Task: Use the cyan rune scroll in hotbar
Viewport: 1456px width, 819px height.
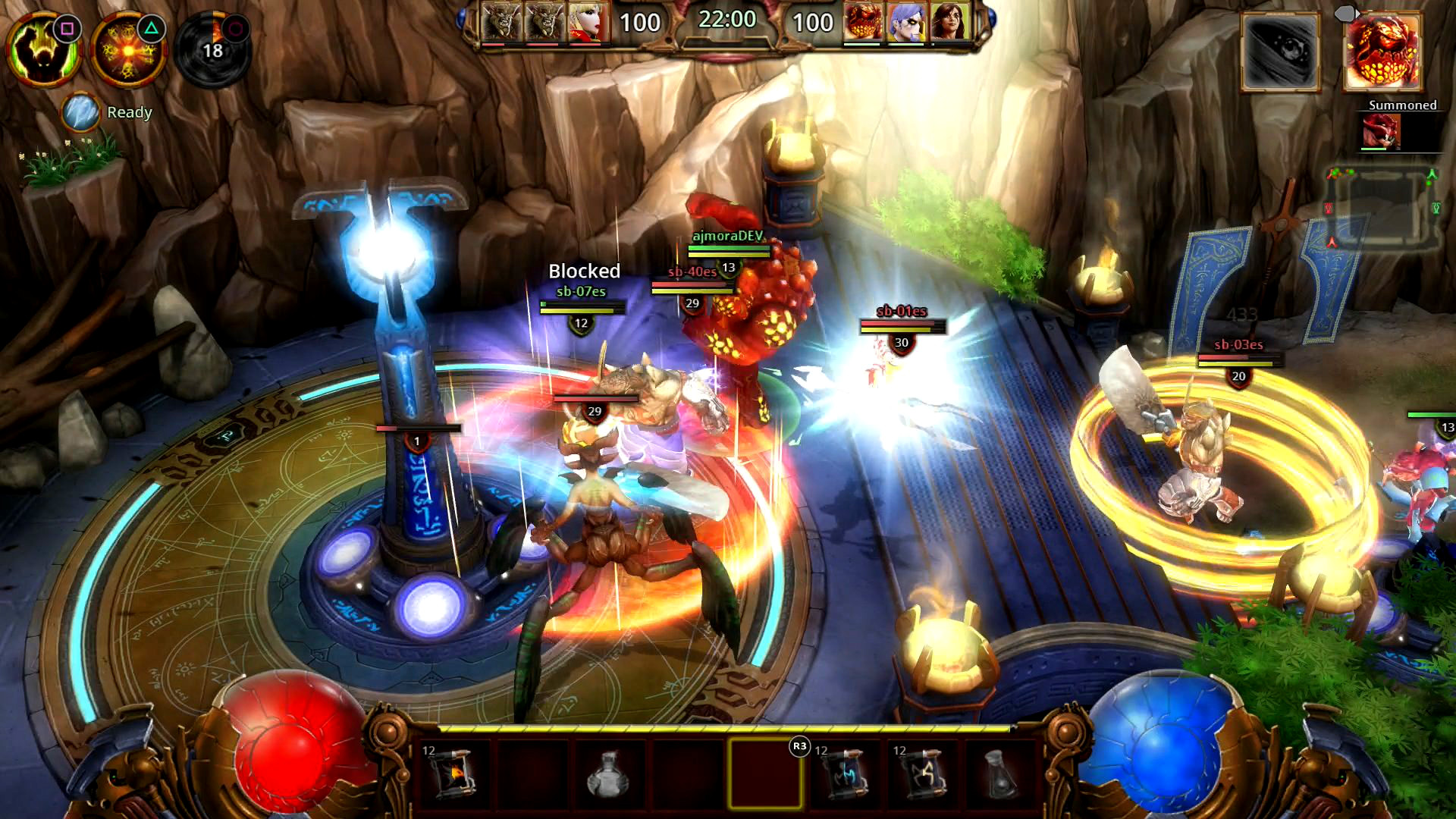Action: [x=843, y=773]
